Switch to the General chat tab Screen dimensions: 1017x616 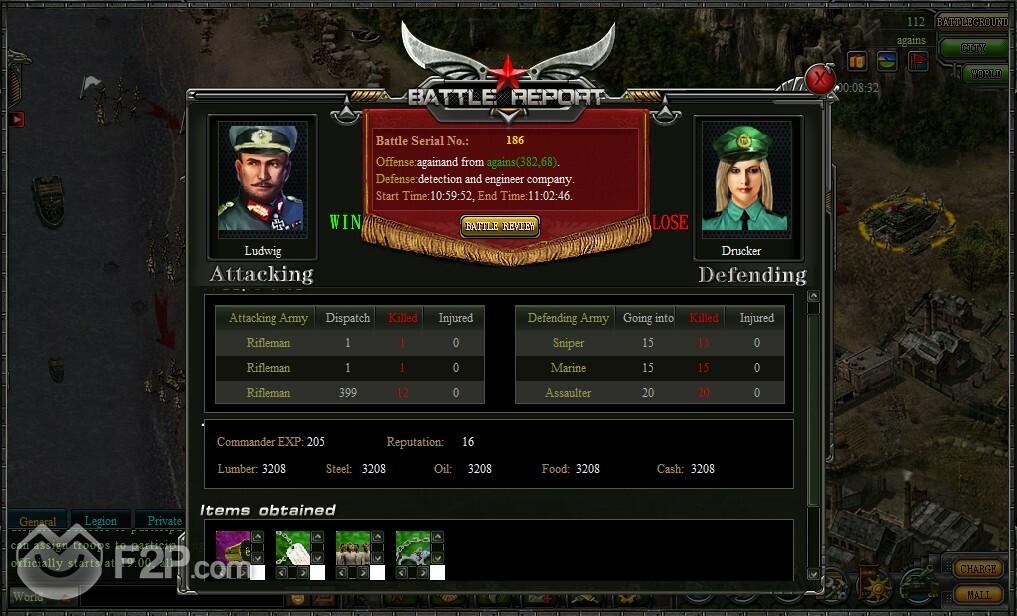pyautogui.click(x=38, y=521)
